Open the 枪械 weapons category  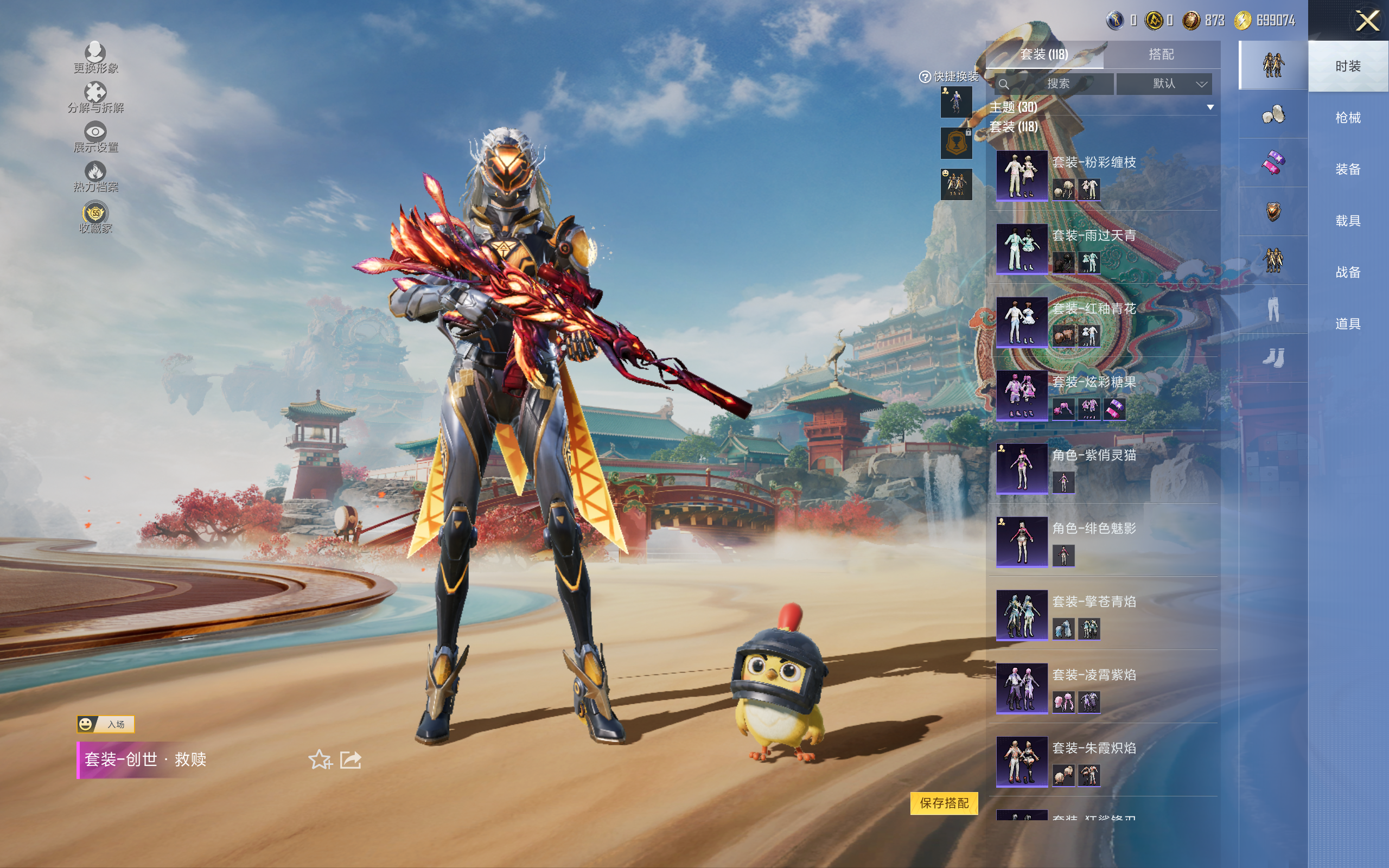1347,118
